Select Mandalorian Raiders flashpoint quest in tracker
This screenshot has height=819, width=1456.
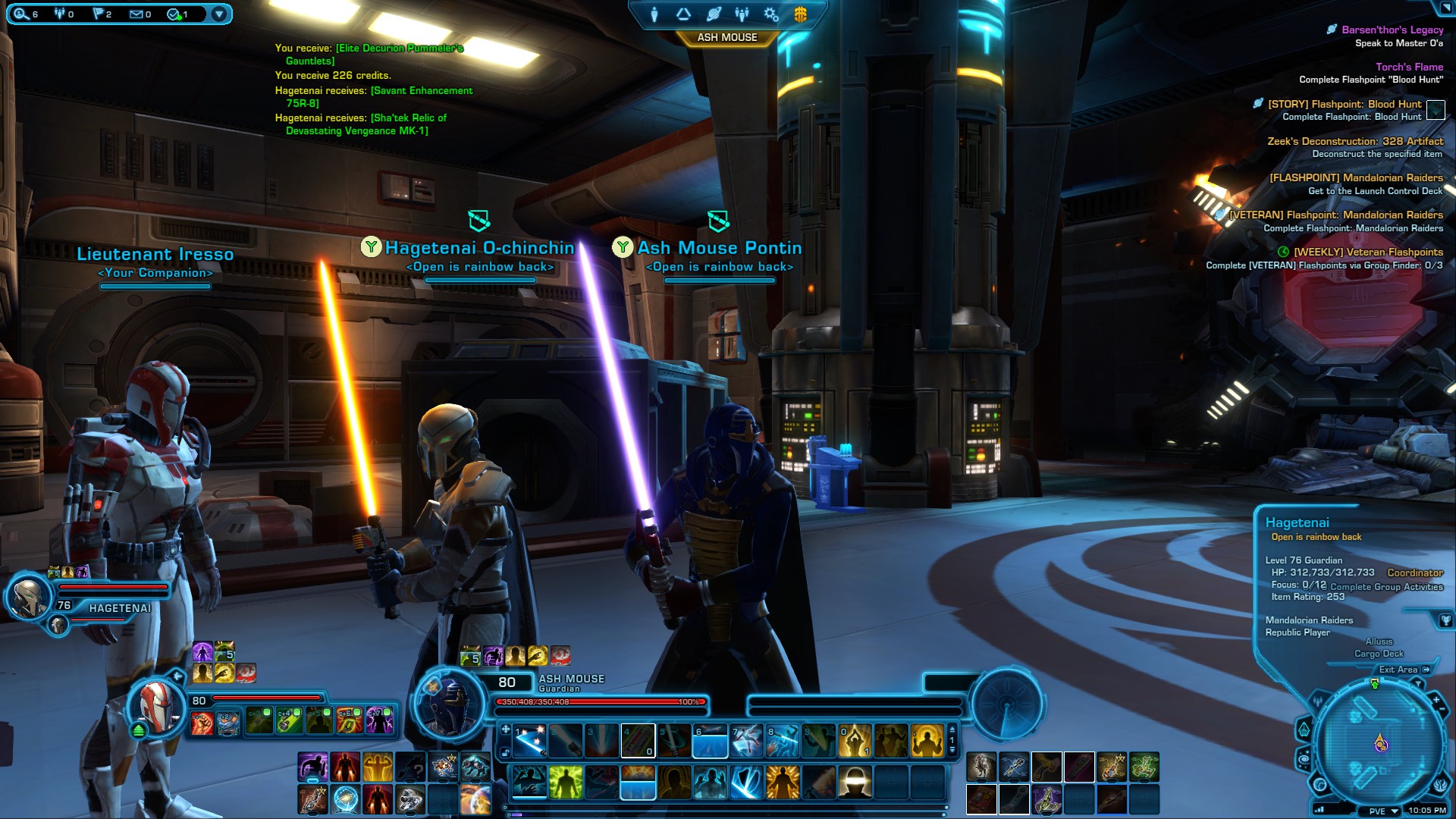coord(1356,177)
